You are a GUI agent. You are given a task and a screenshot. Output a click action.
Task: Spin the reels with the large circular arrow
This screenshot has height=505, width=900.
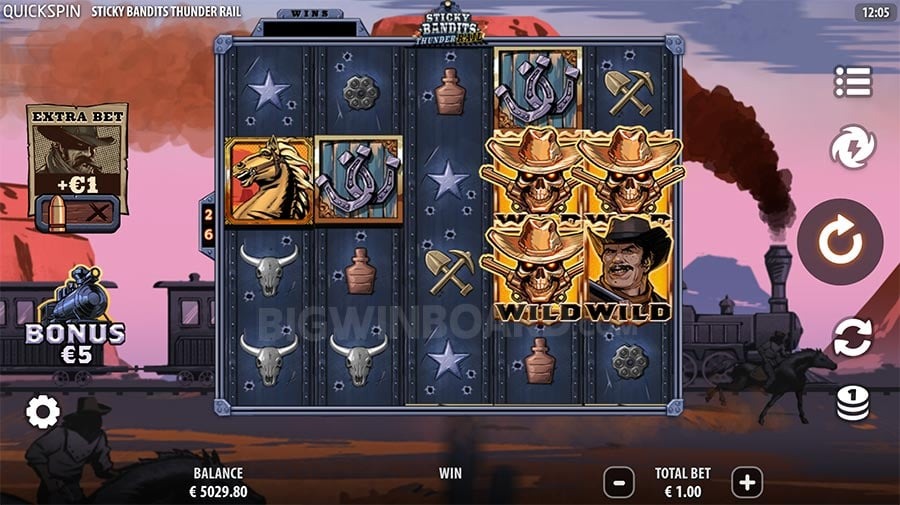tap(840, 242)
